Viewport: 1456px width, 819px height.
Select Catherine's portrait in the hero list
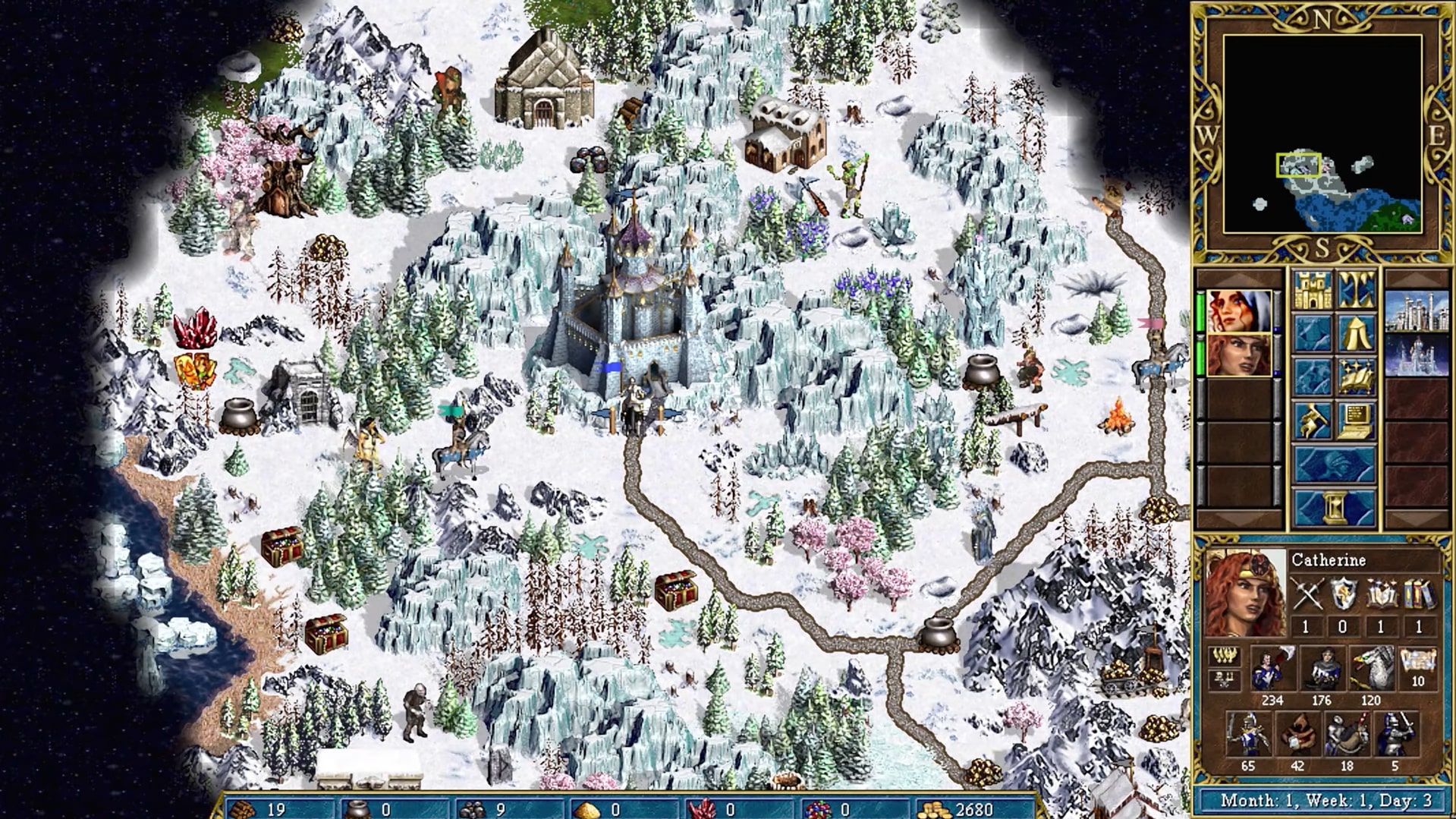1238,355
